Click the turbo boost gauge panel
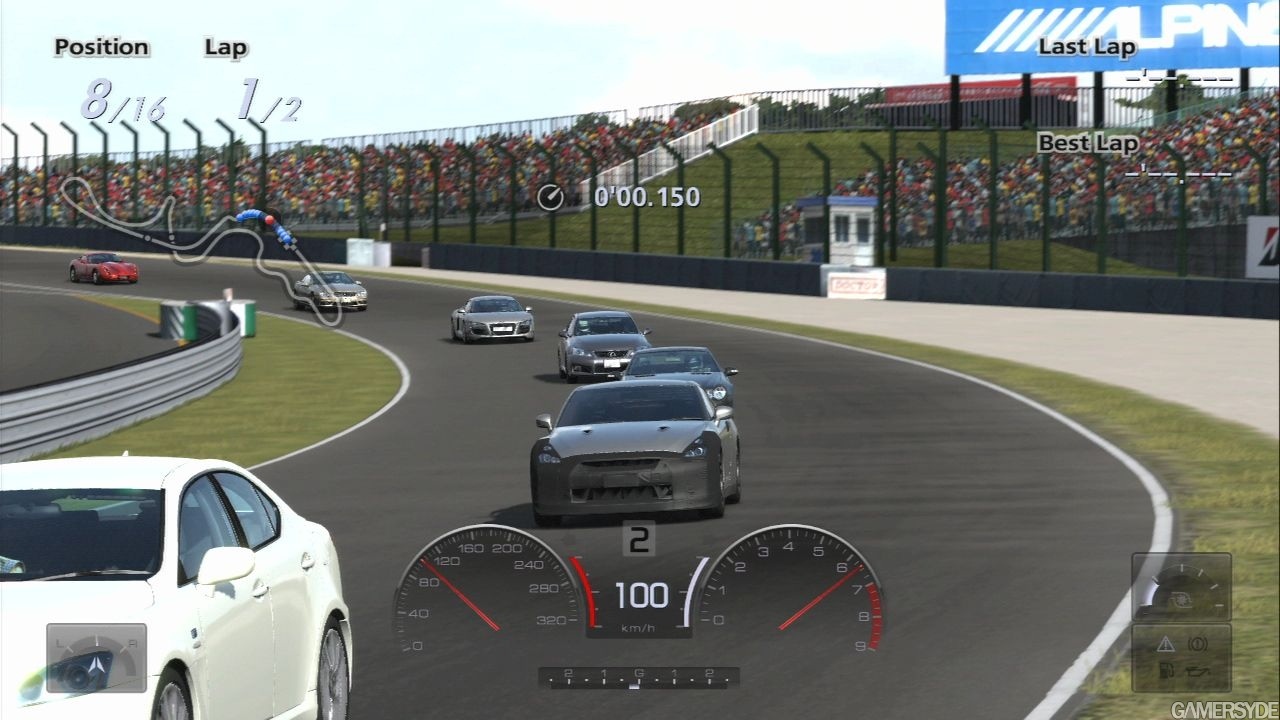This screenshot has height=720, width=1280. (1181, 587)
